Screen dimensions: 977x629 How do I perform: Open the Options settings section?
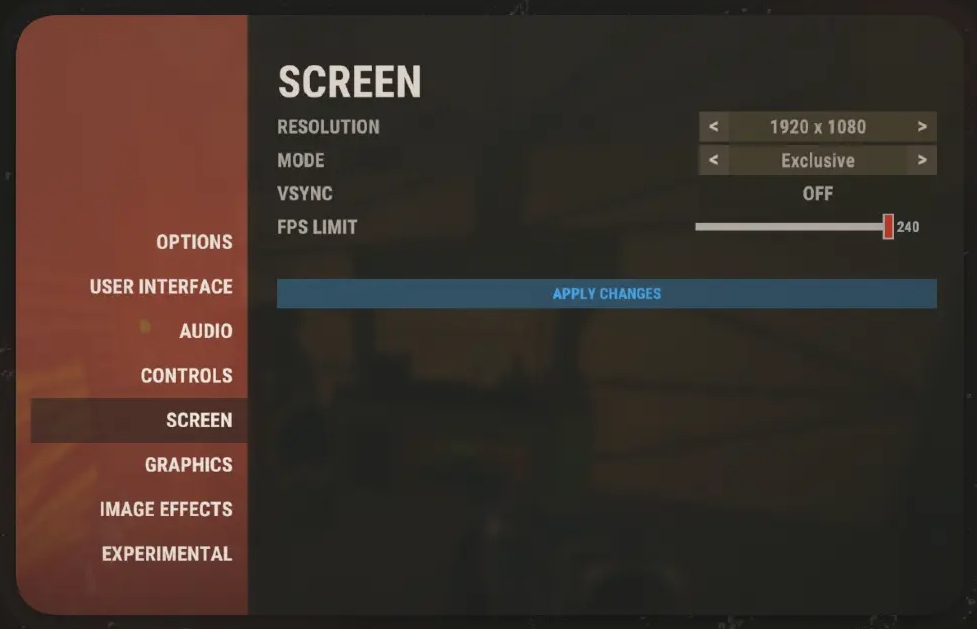coord(194,242)
